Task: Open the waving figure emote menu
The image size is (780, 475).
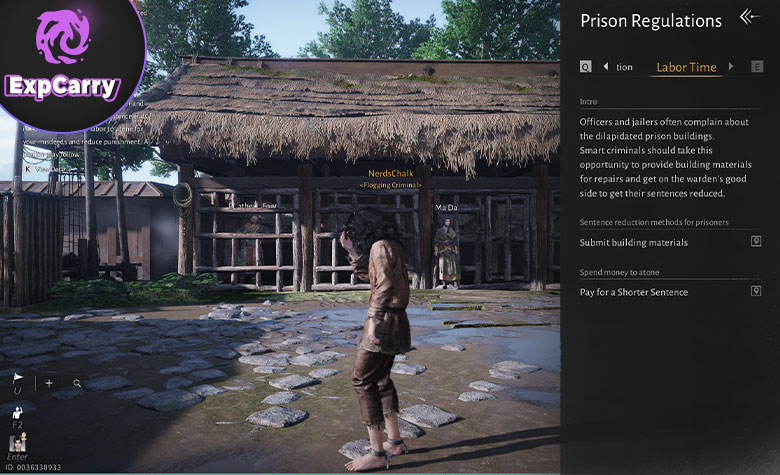Action: click(x=18, y=412)
